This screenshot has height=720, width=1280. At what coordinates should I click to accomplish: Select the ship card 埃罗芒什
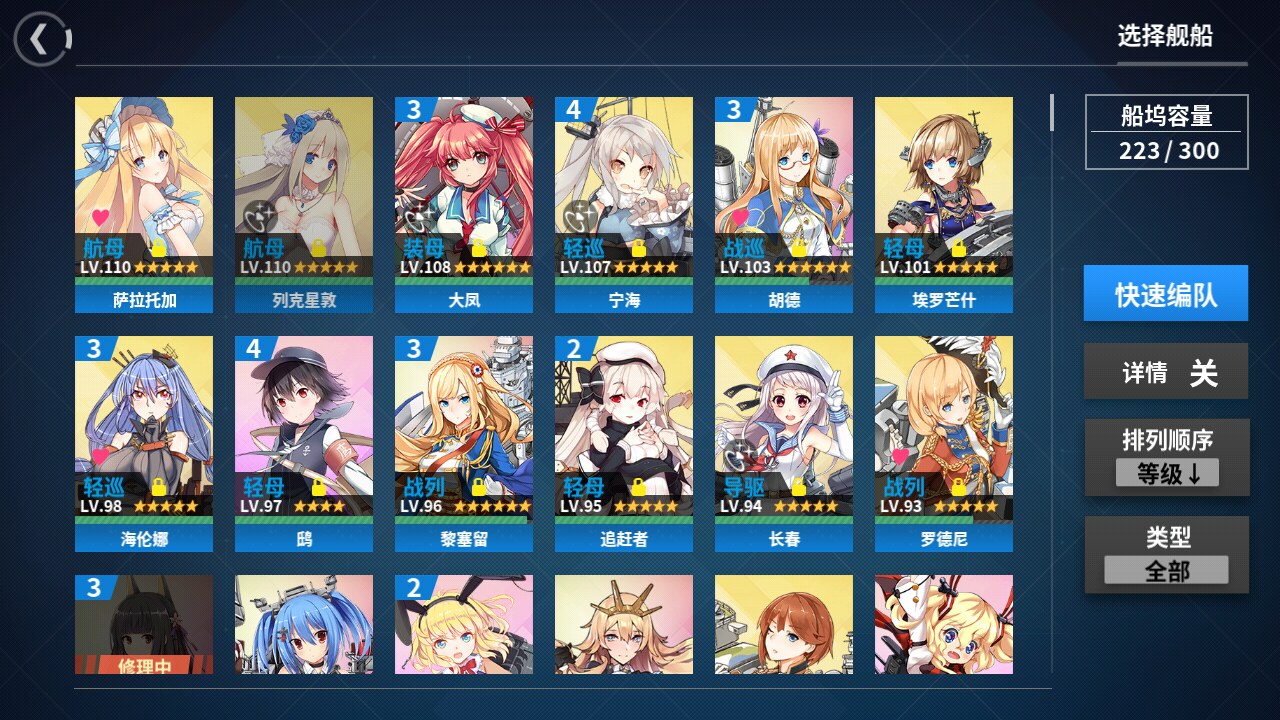tap(944, 204)
